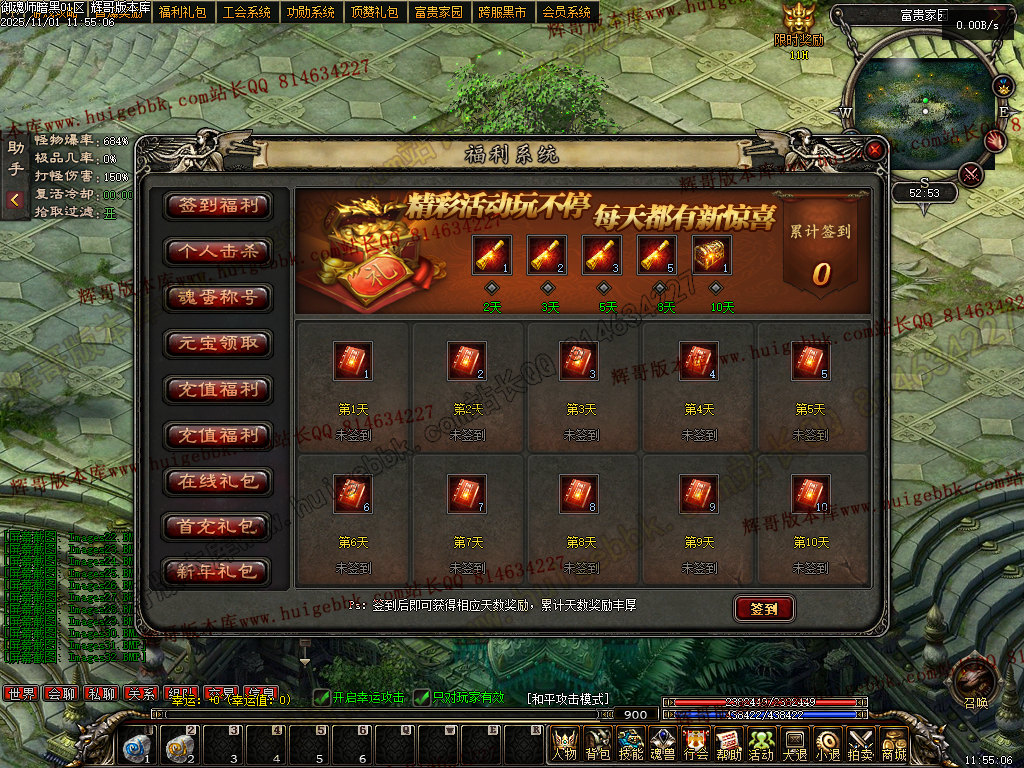Open the 跨服黑市 top menu

coord(502,13)
